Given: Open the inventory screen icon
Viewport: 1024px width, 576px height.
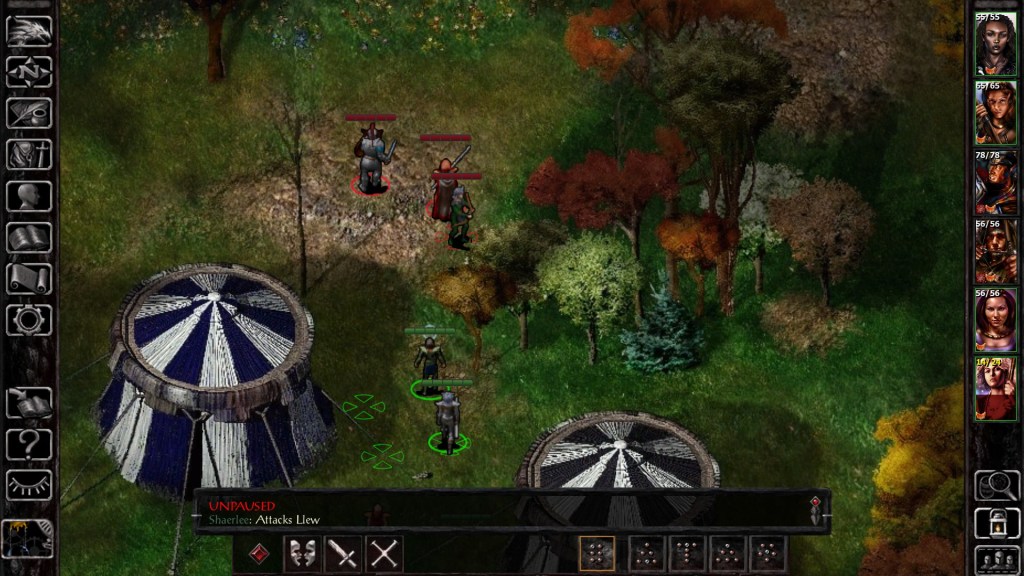Looking at the screenshot, I should tap(29, 154).
